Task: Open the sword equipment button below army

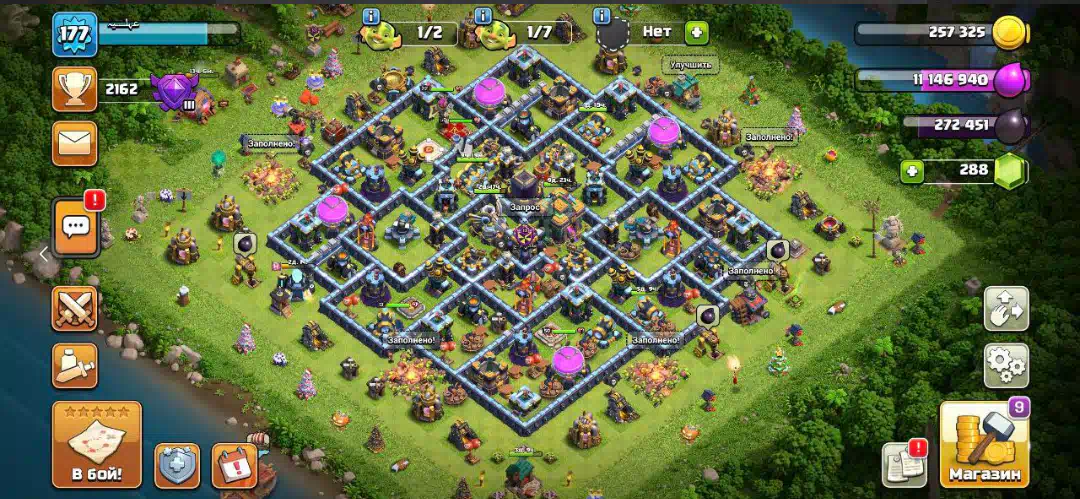Action: coord(75,366)
